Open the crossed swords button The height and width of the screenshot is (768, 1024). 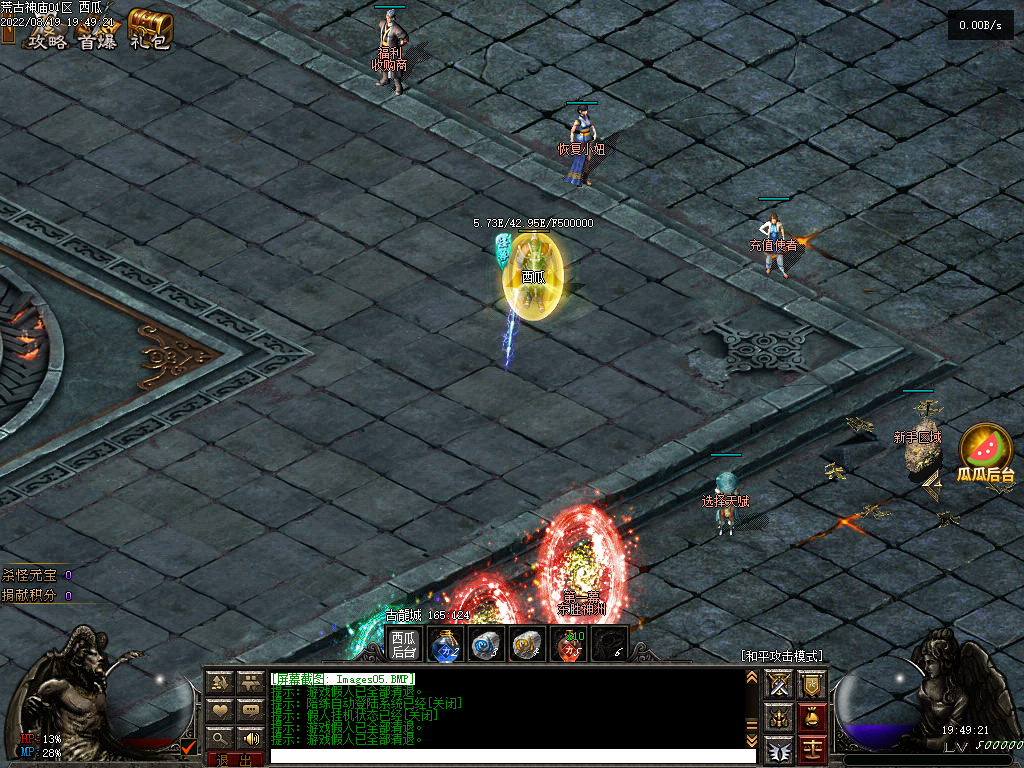pos(779,684)
